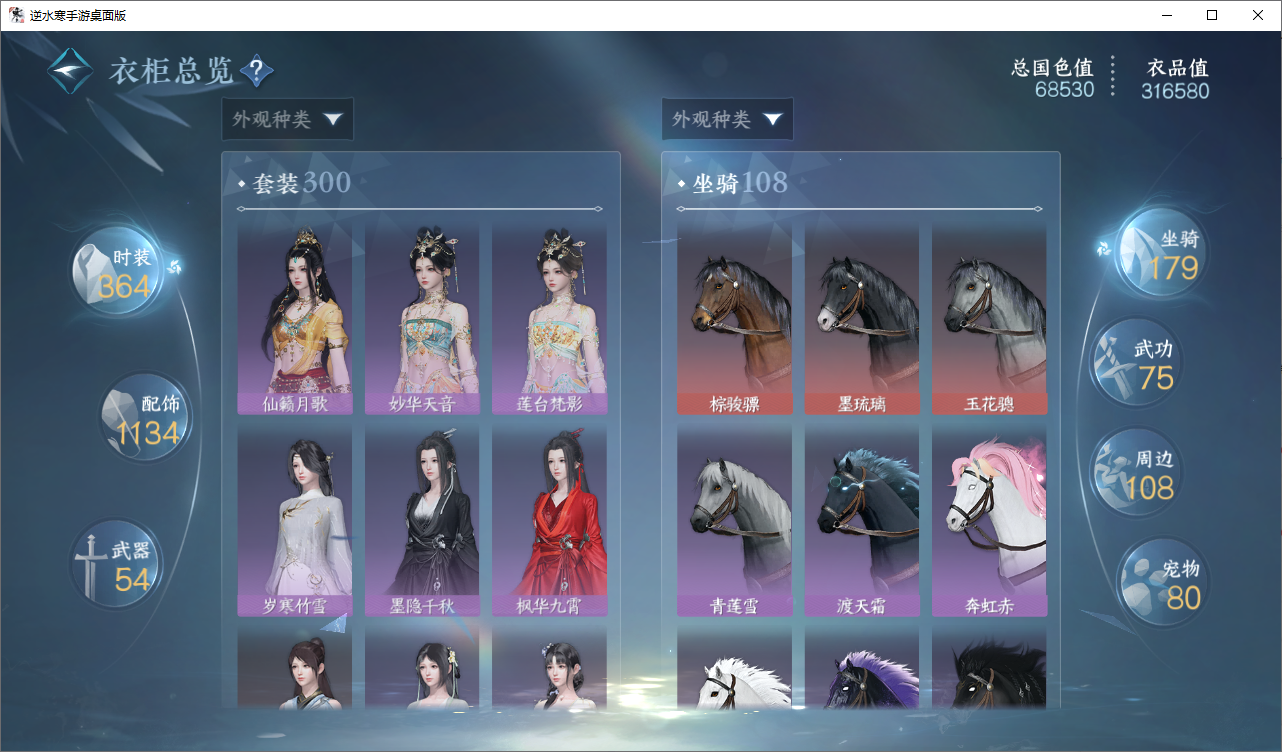
Task: Pick the 岁寒竹雪 white outfit
Action: pos(294,520)
